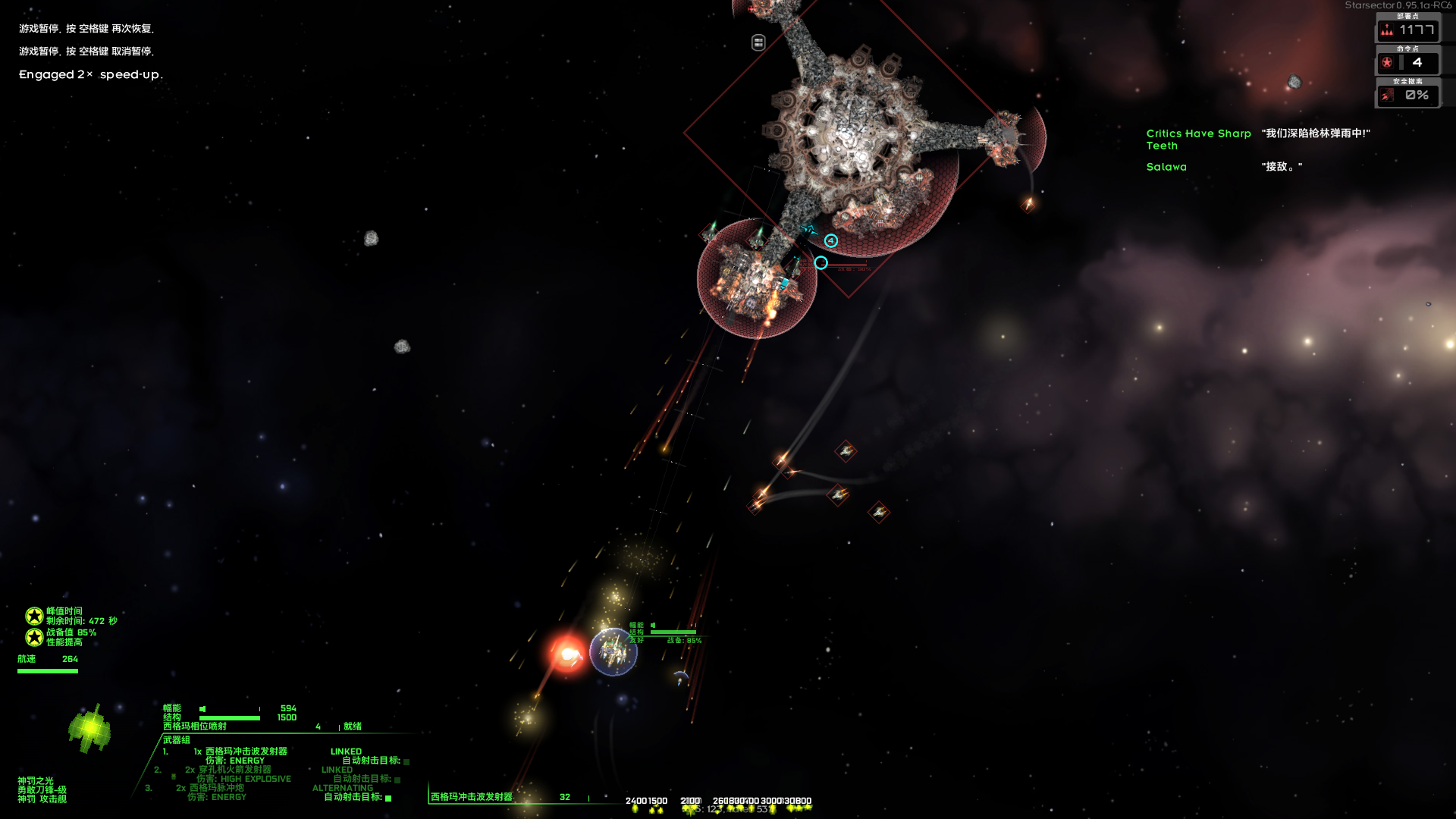
Task: Click the grid icon above the enemy station
Action: point(758,42)
